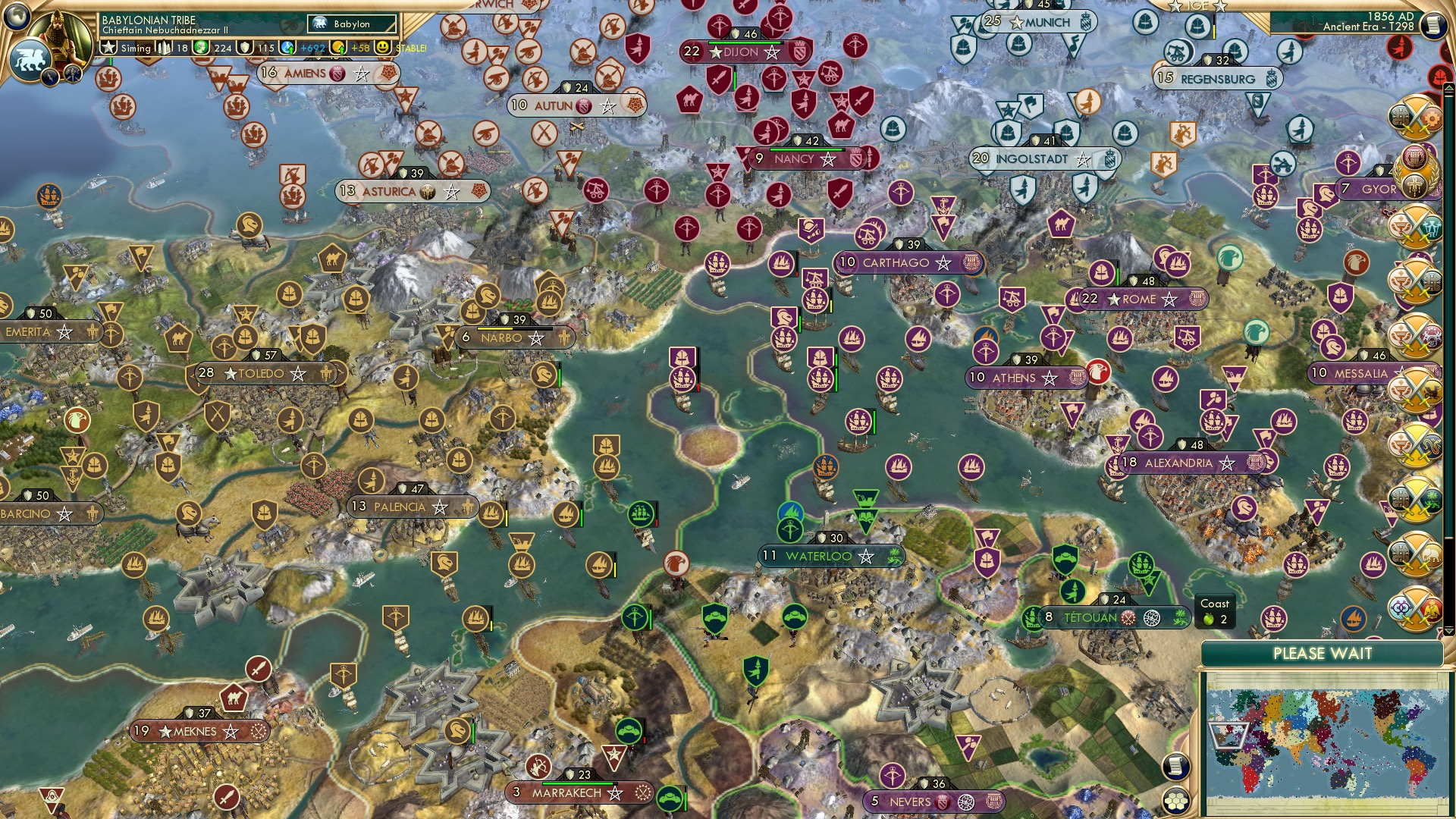Click Narbo's green production progress bar
This screenshot has height=819, width=1456.
coord(497,328)
